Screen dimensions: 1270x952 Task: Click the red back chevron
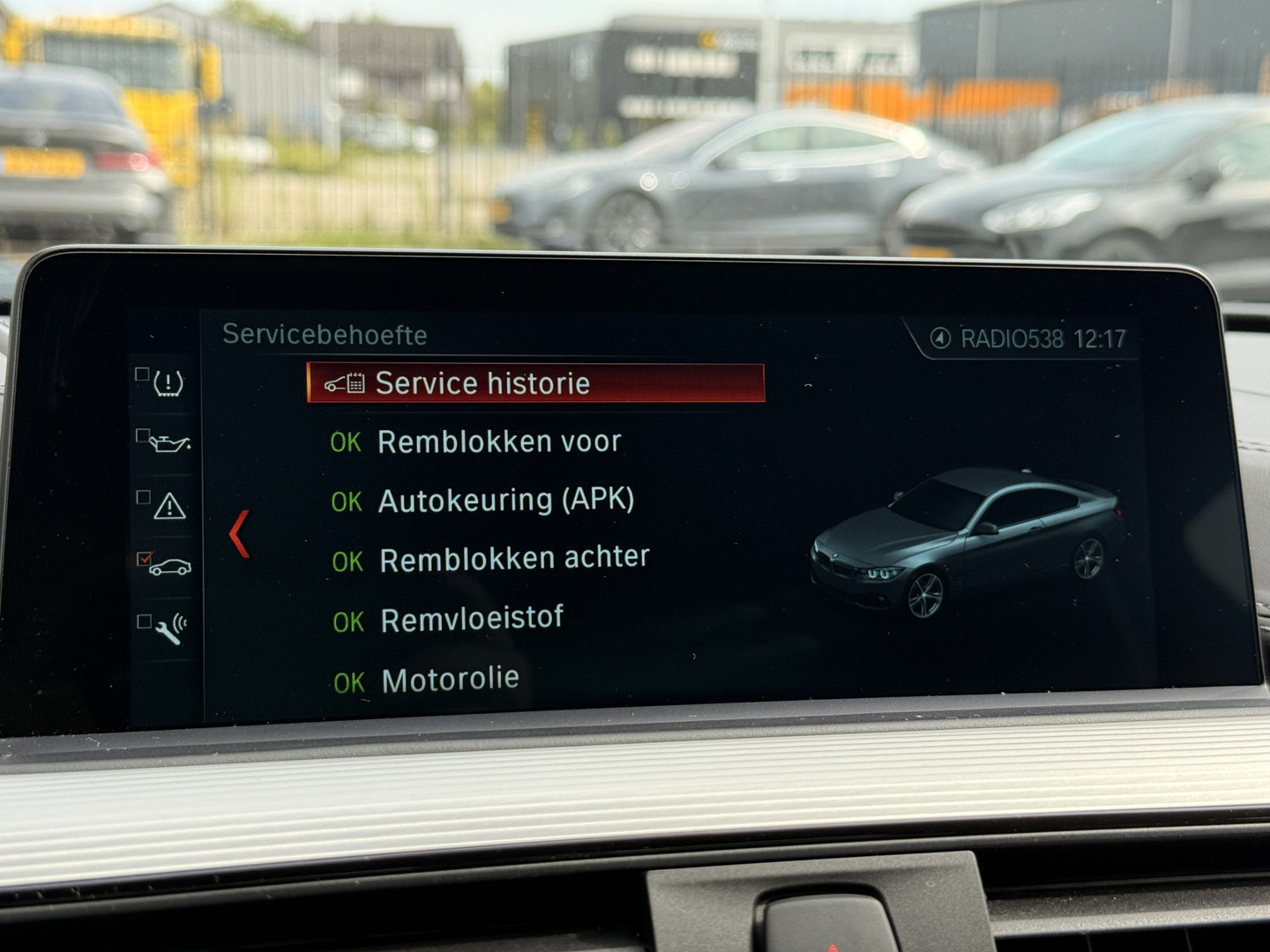tap(239, 532)
